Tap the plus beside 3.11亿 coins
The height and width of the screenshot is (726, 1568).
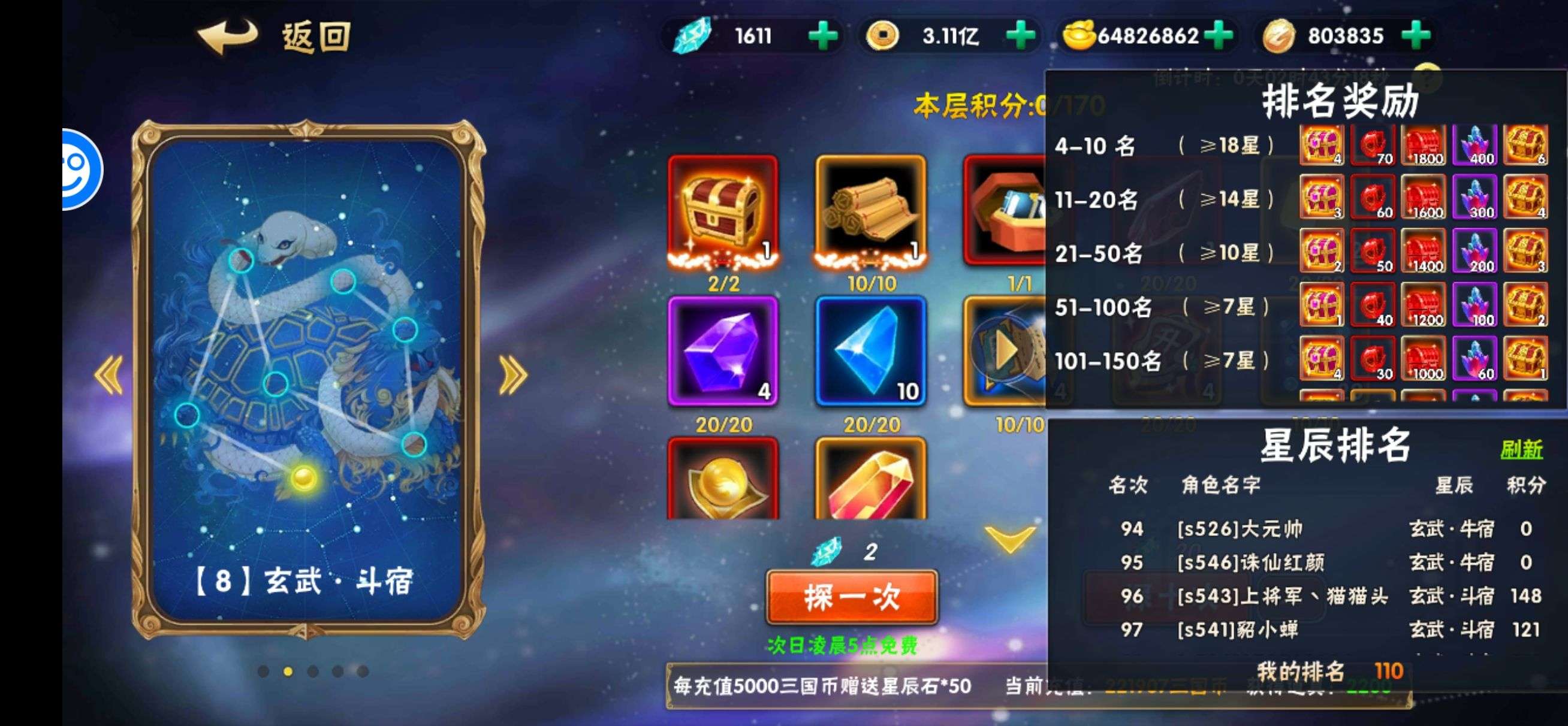click(x=1020, y=36)
